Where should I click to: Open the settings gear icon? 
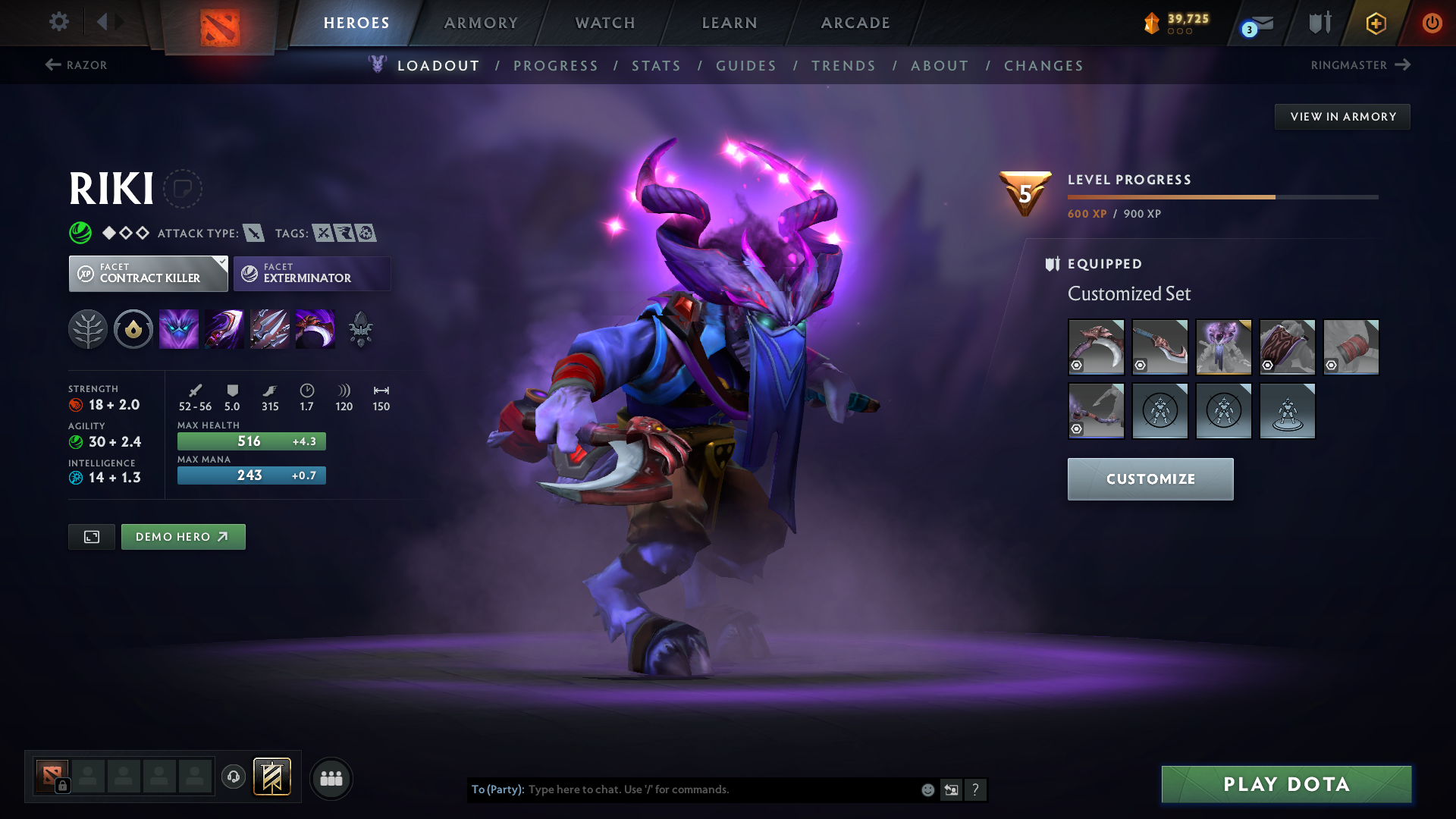[x=58, y=22]
